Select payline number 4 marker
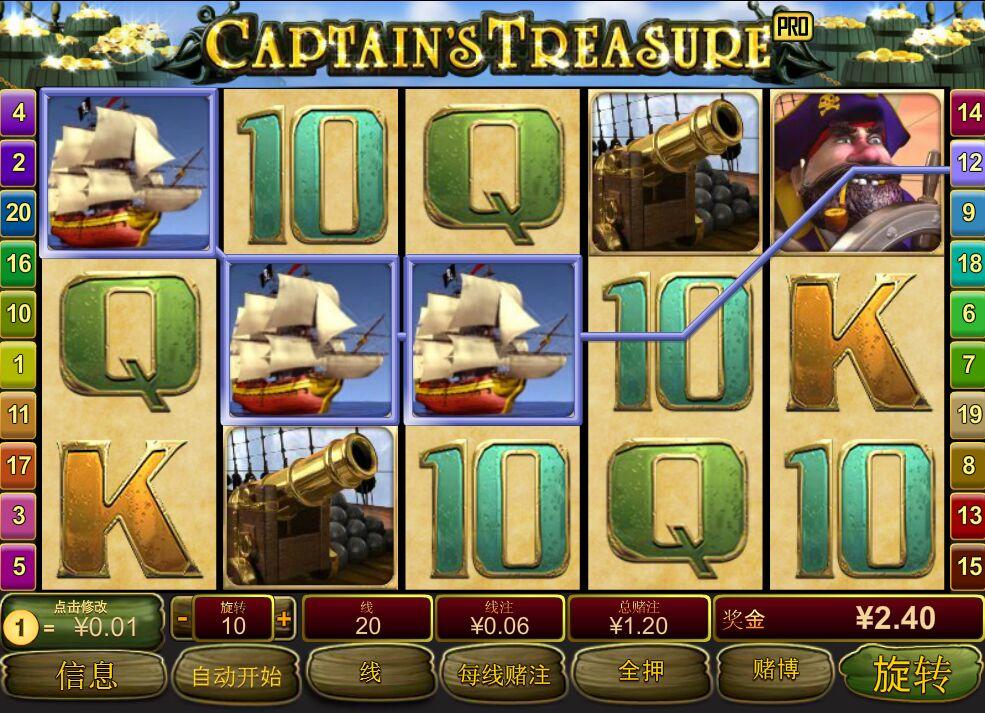Screen dimensions: 985x713 point(18,111)
